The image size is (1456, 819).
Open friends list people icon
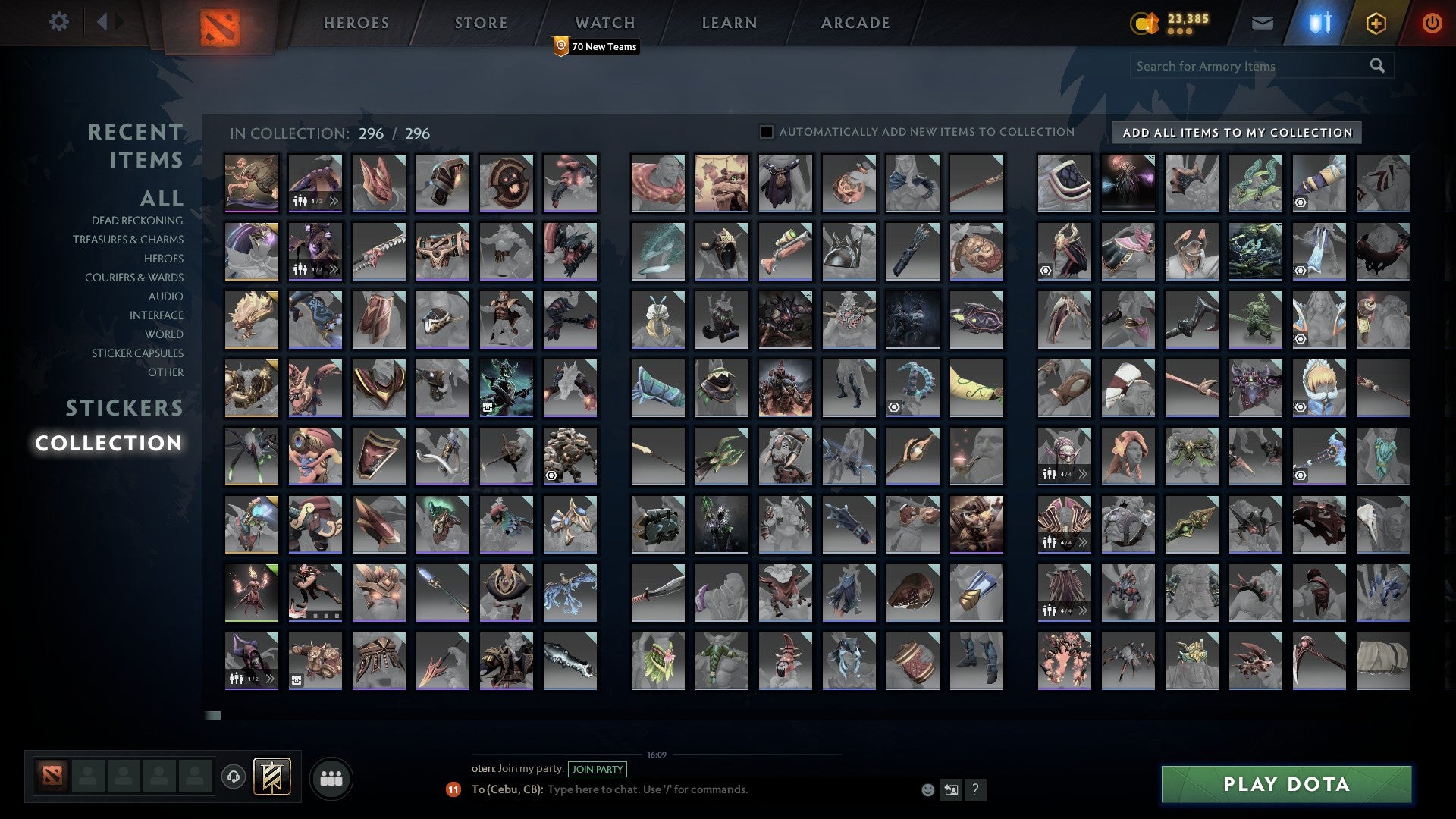(x=331, y=777)
